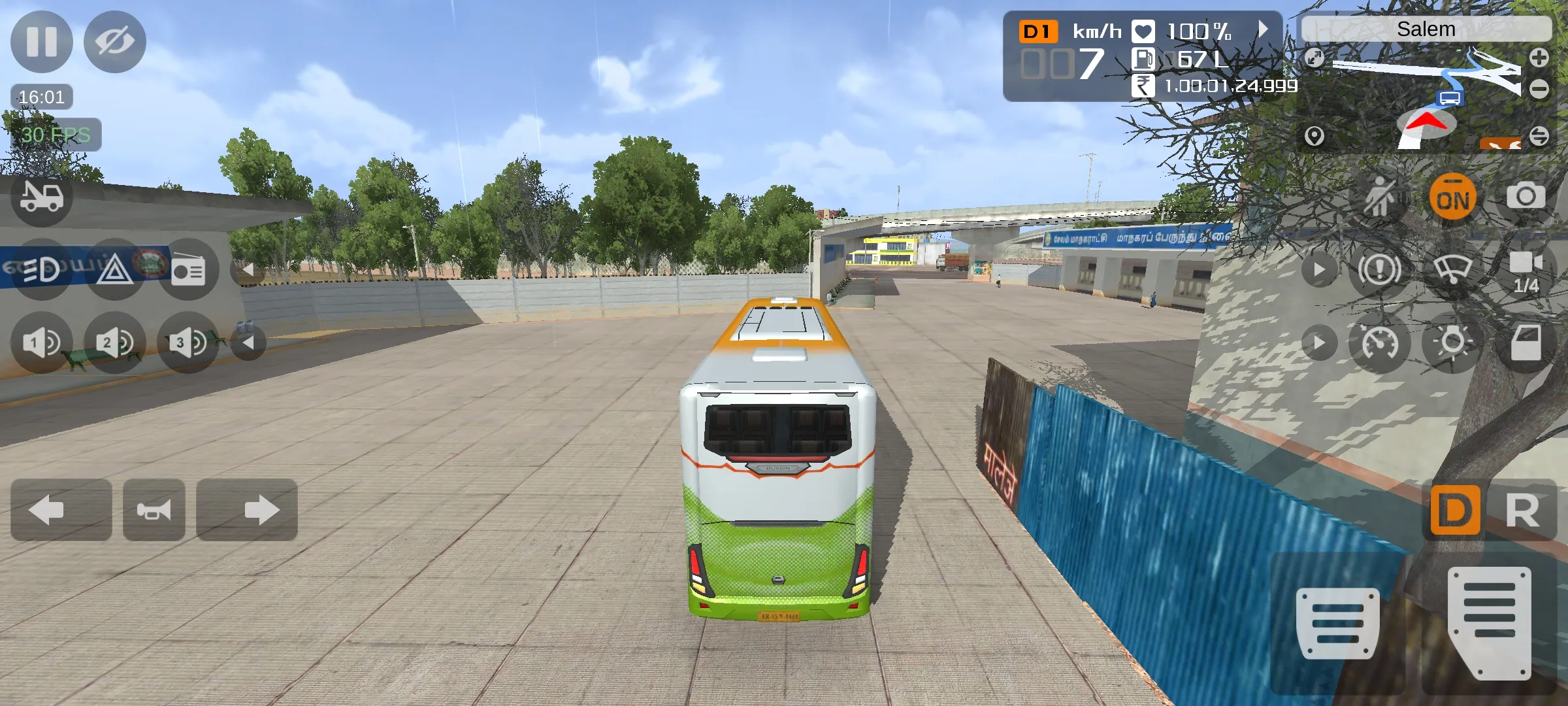The height and width of the screenshot is (706, 1568).
Task: Turn on the hazard warning lights
Action: [115, 269]
